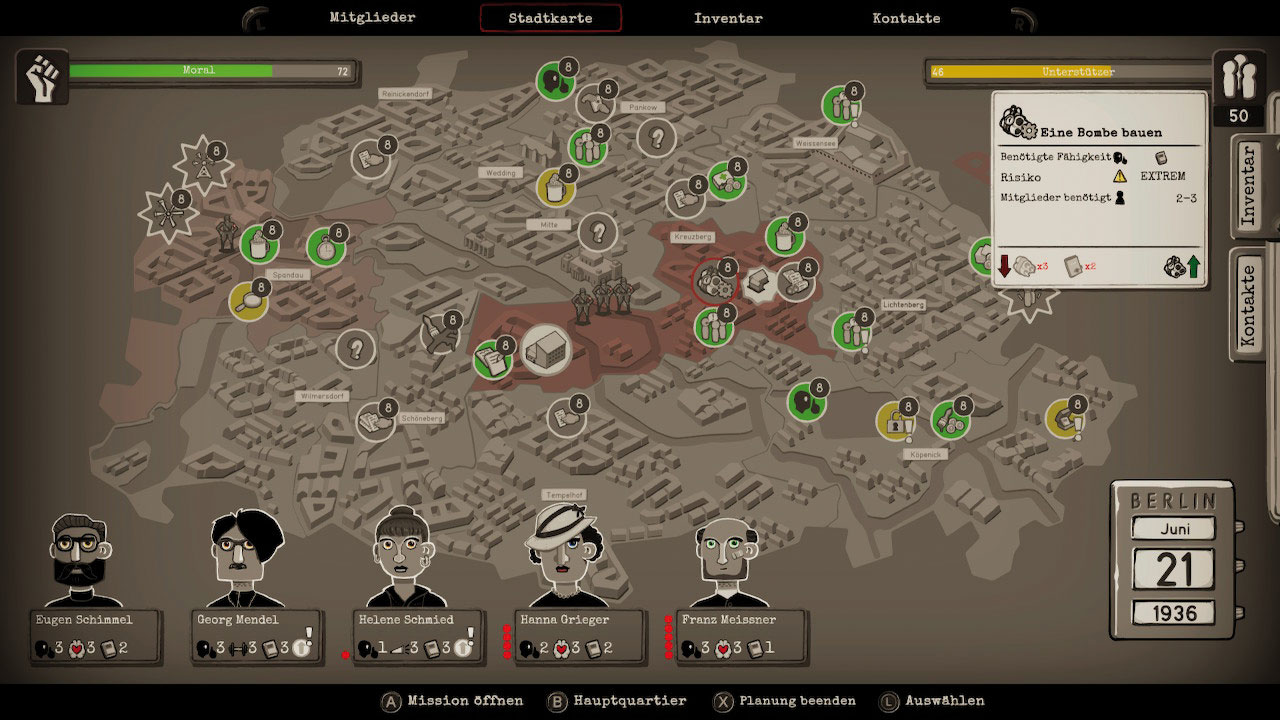1280x720 pixels.
Task: Click the supporters figures icon
Action: point(1238,76)
